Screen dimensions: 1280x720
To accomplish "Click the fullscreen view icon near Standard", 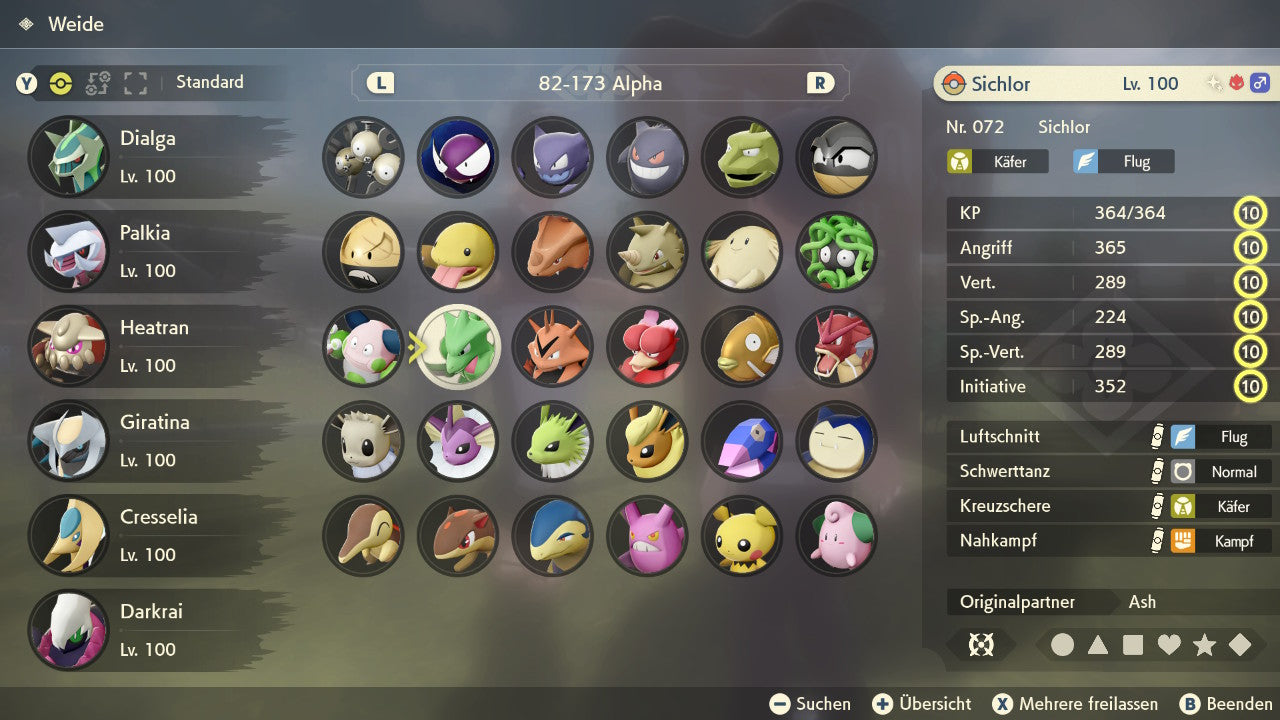I will click(135, 84).
